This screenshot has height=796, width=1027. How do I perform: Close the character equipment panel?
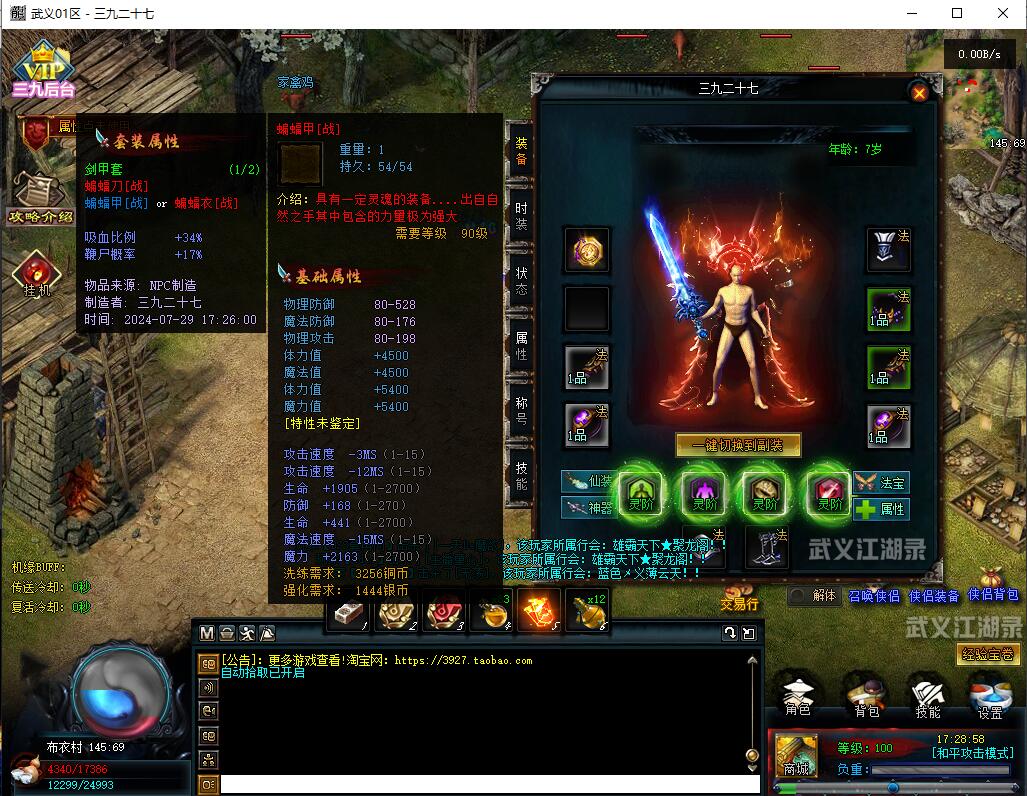pos(919,92)
